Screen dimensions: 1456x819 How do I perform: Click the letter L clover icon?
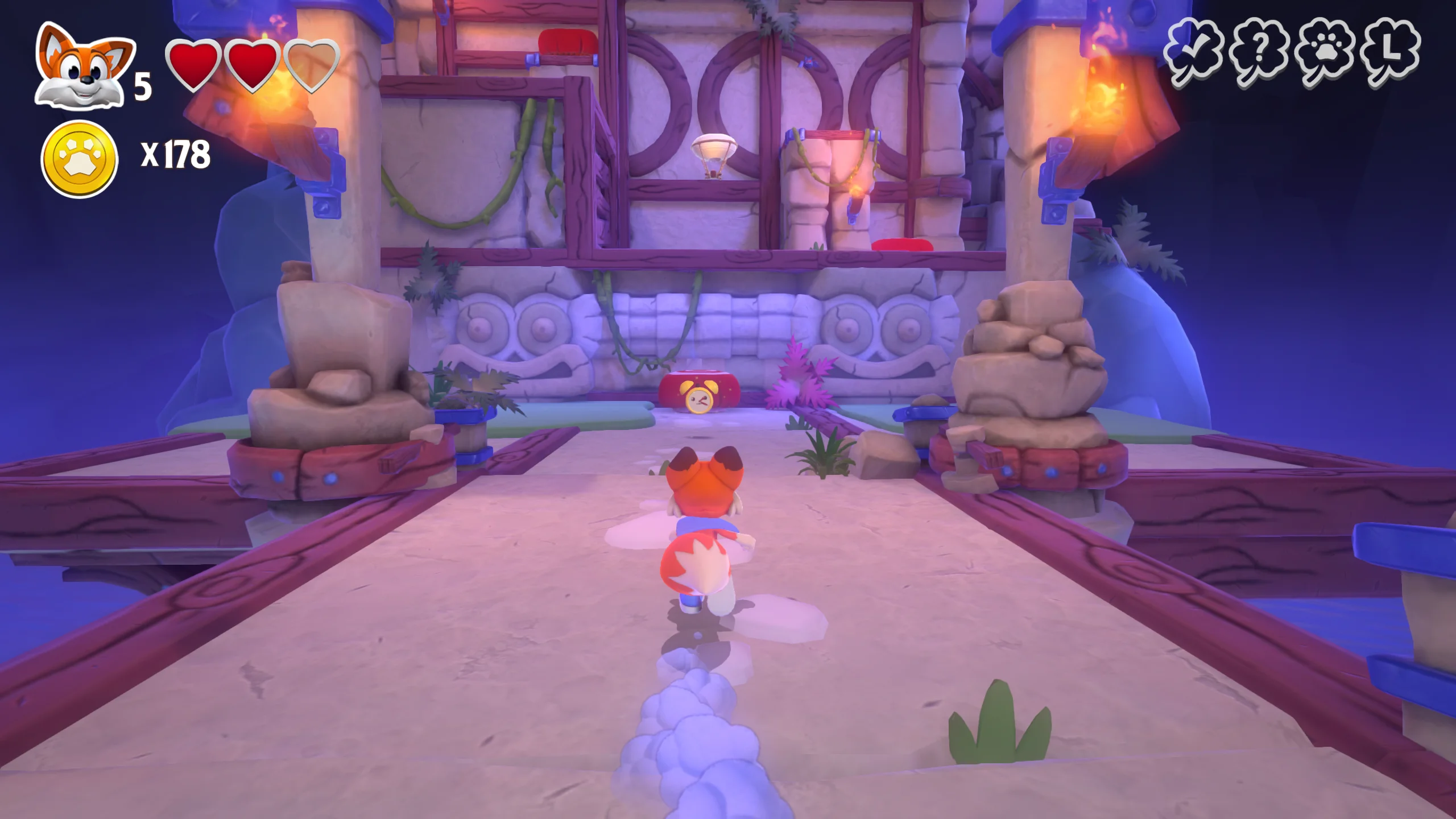click(1390, 52)
